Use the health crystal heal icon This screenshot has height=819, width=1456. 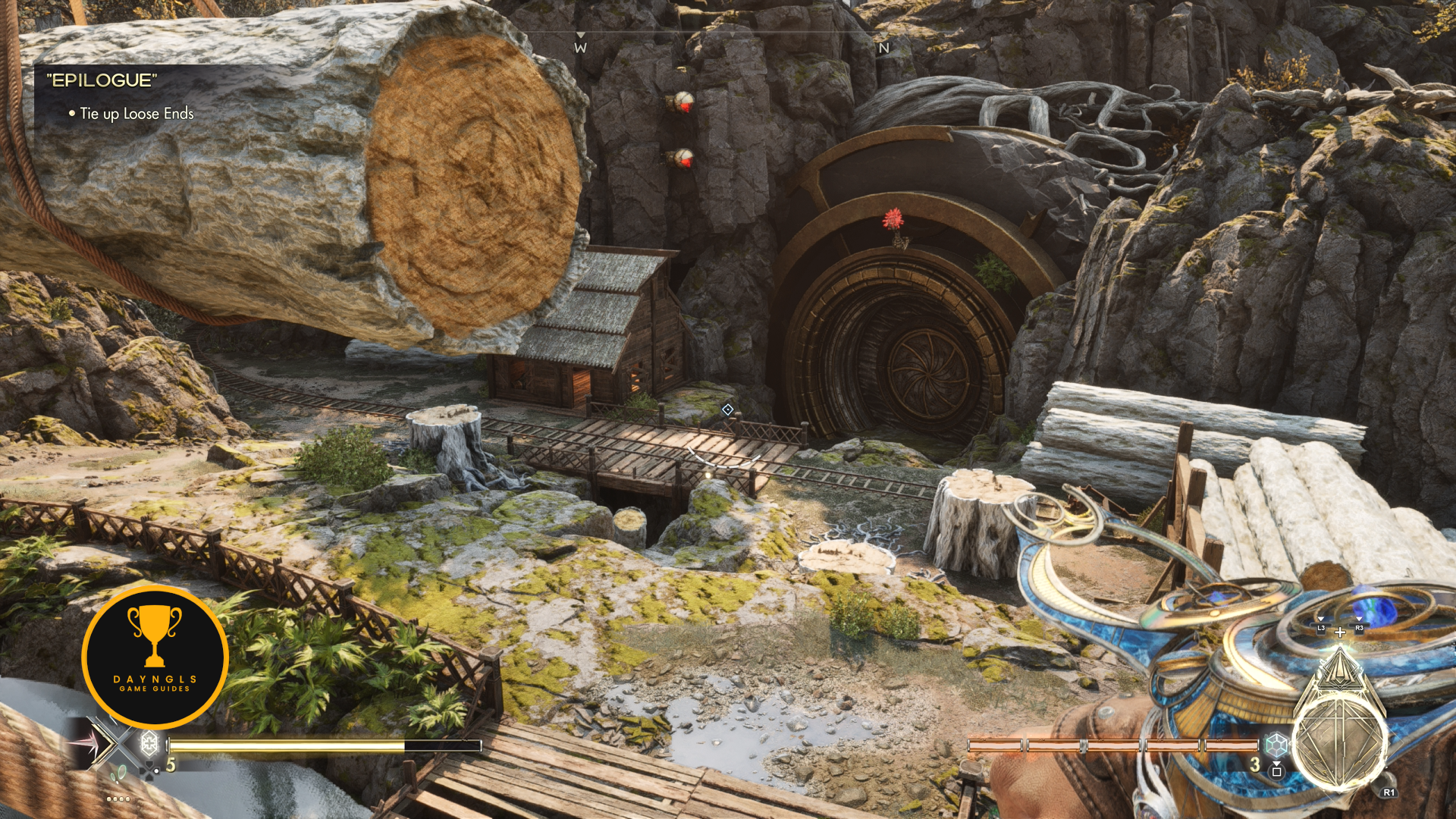pos(150,742)
